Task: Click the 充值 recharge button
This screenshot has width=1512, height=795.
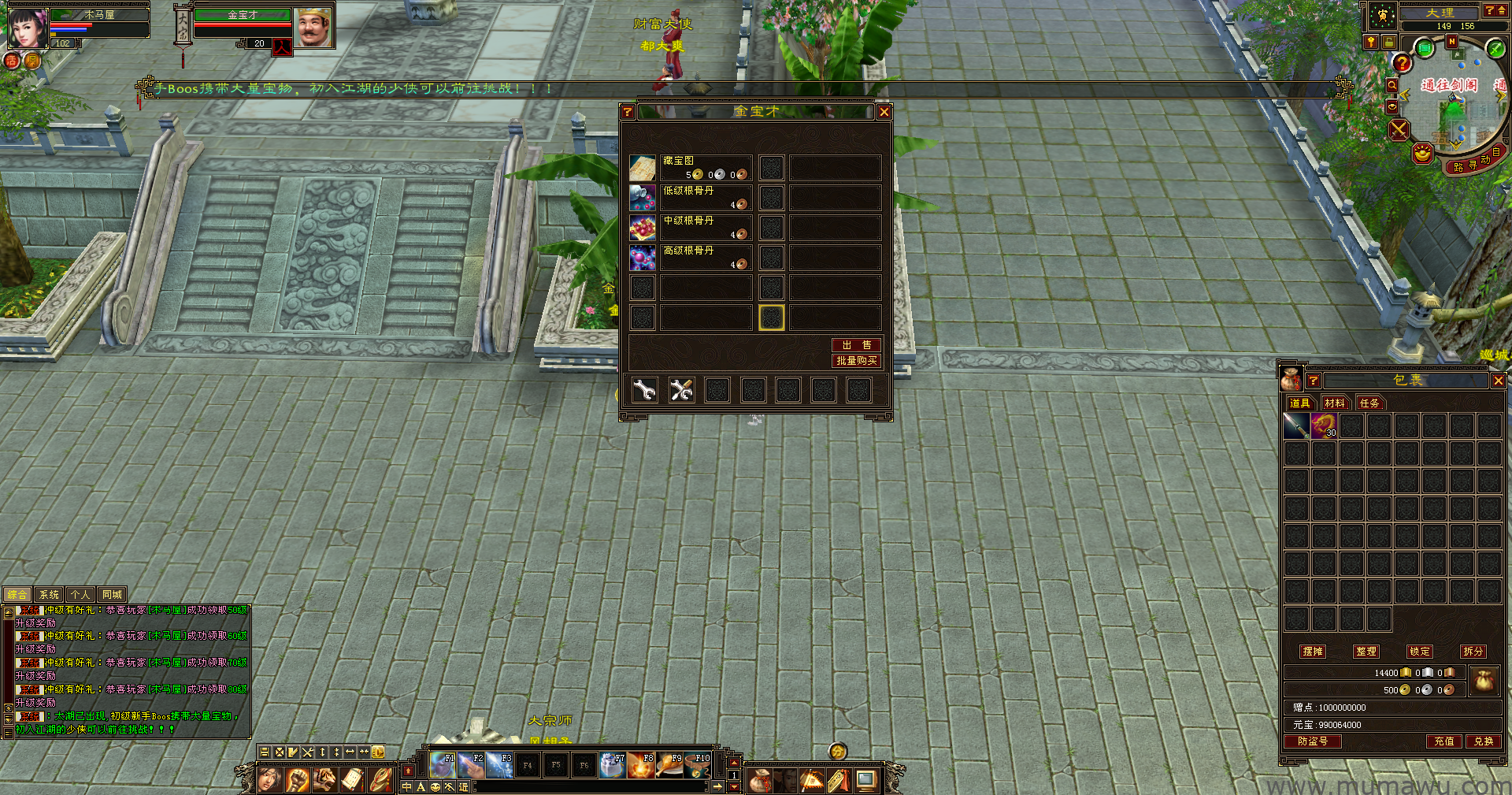Action: coord(1443,741)
